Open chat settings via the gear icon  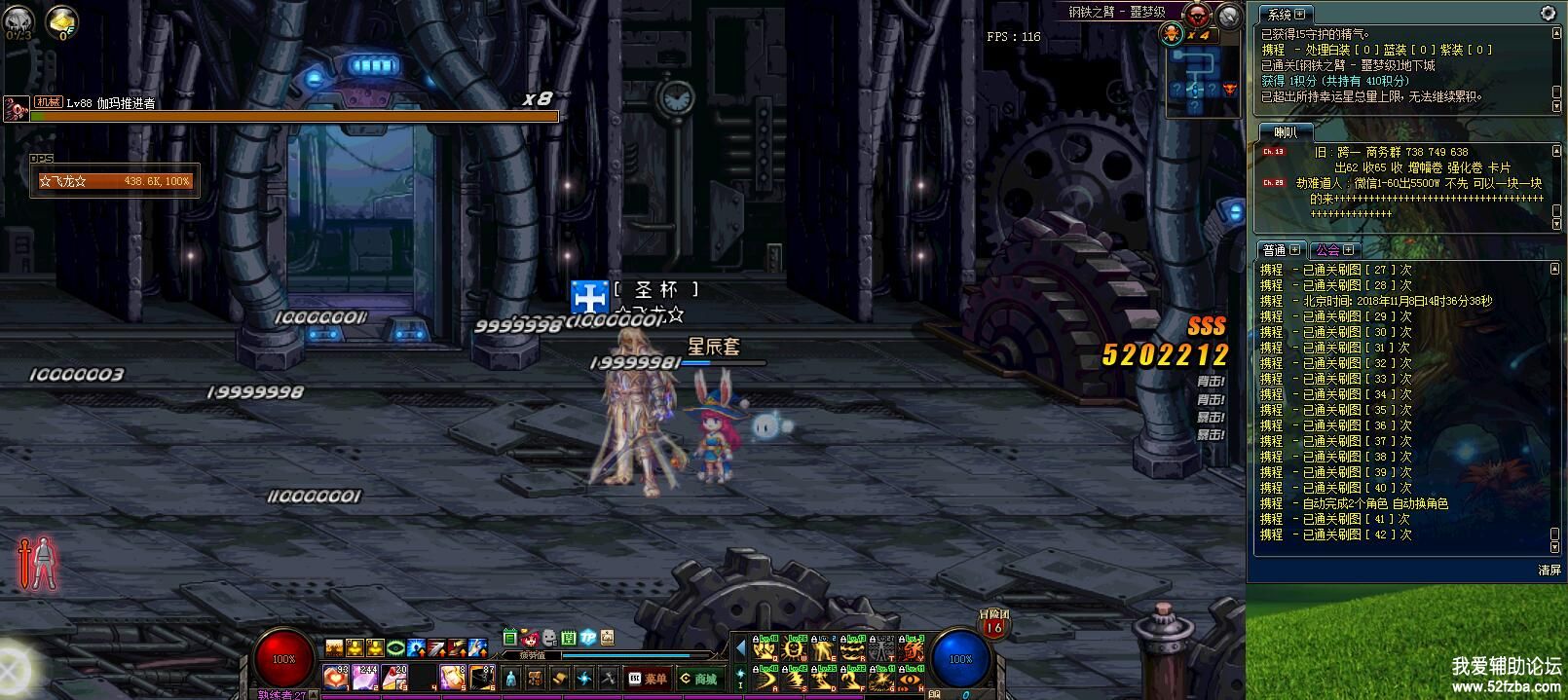1548,14
